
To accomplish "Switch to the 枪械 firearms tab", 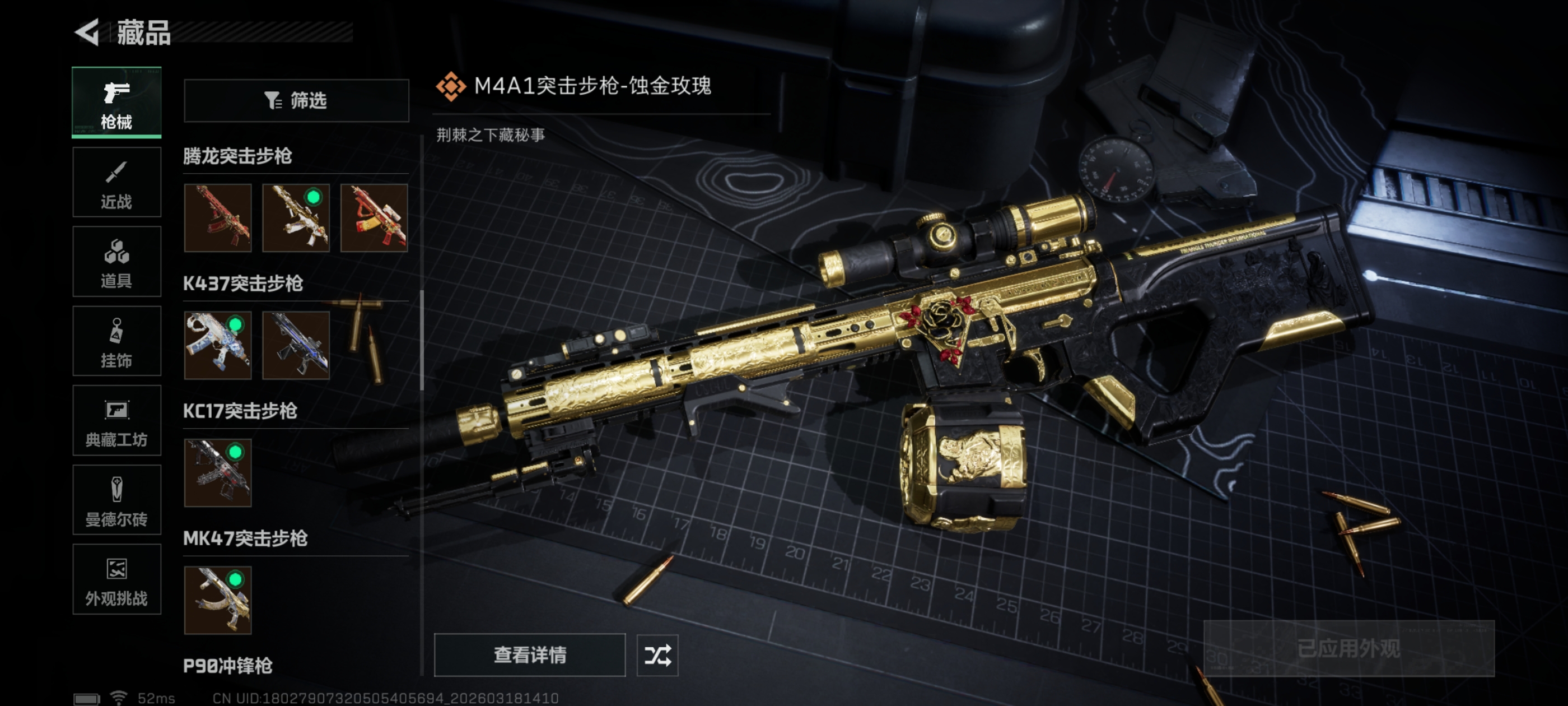I will pyautogui.click(x=116, y=103).
